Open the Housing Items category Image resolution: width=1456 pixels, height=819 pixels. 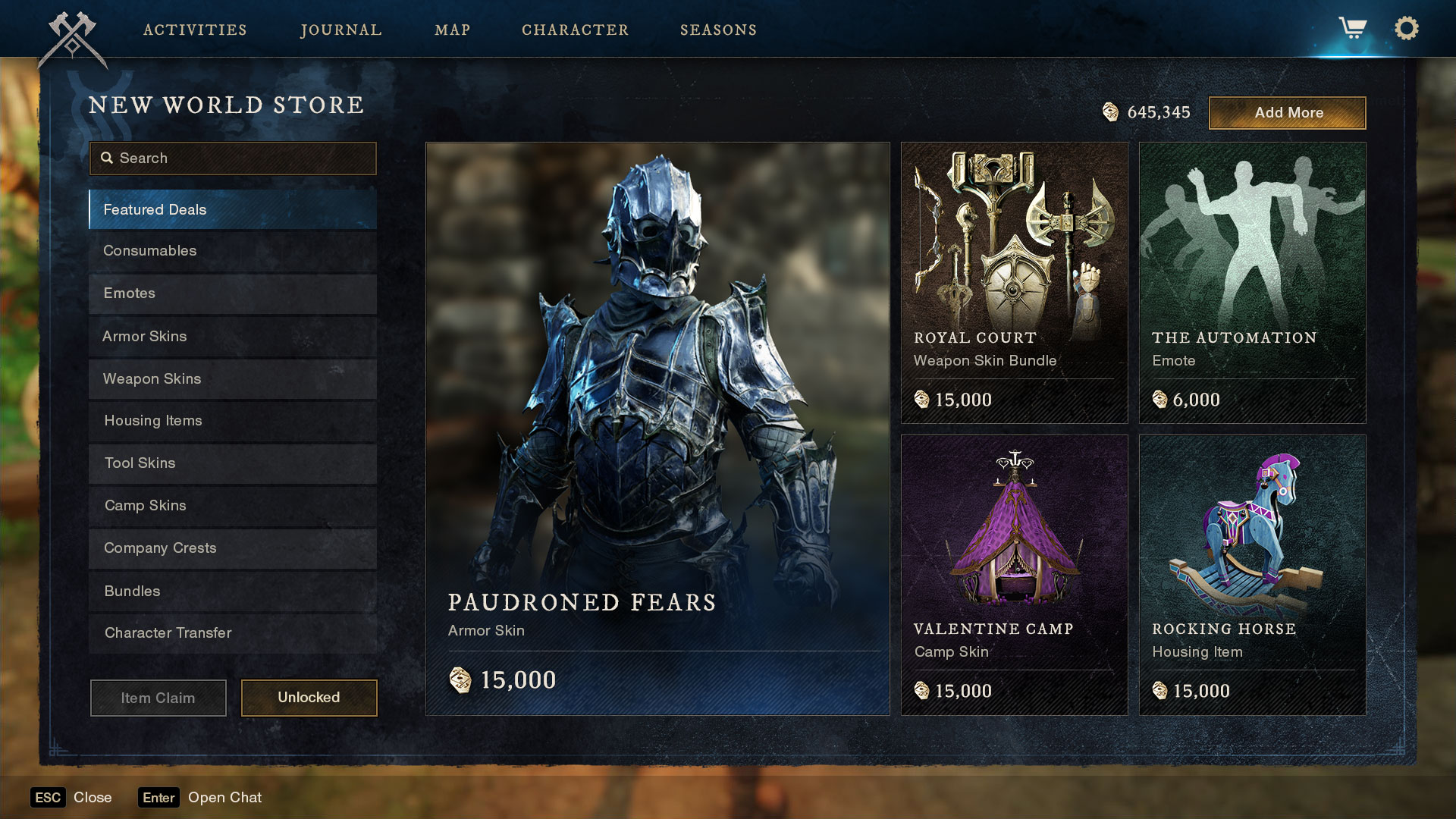(x=233, y=421)
